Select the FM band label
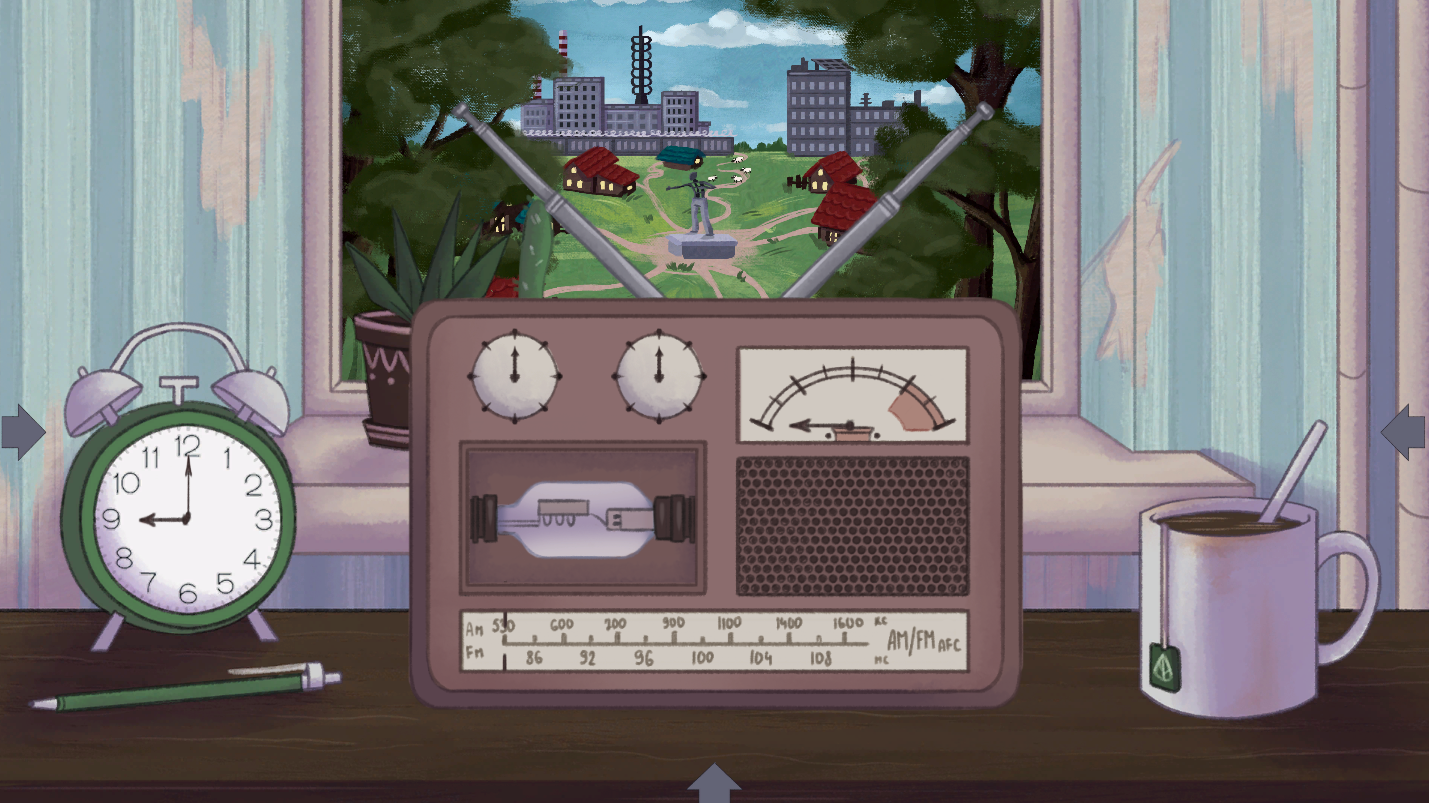Viewport: 1429px width, 803px height. 473,651
